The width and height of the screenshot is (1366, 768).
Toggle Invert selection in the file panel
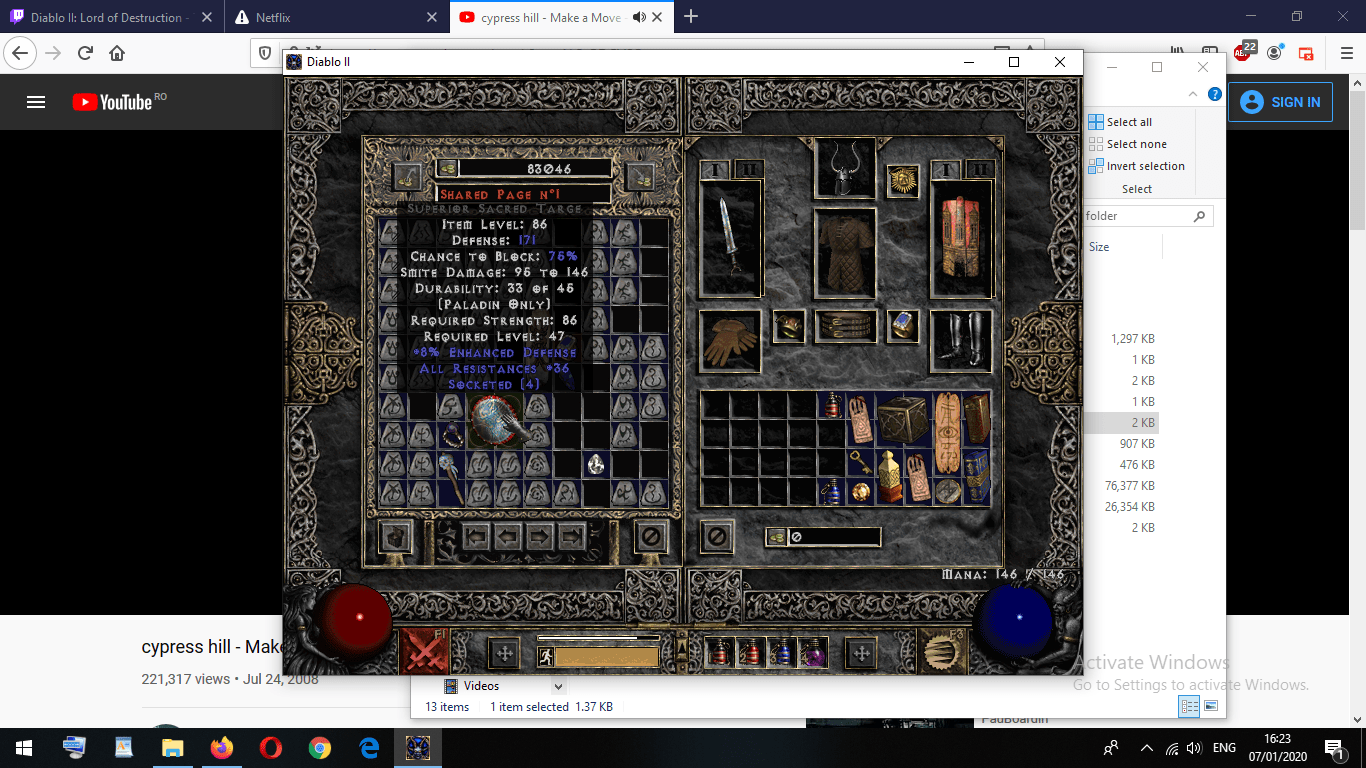point(1137,165)
